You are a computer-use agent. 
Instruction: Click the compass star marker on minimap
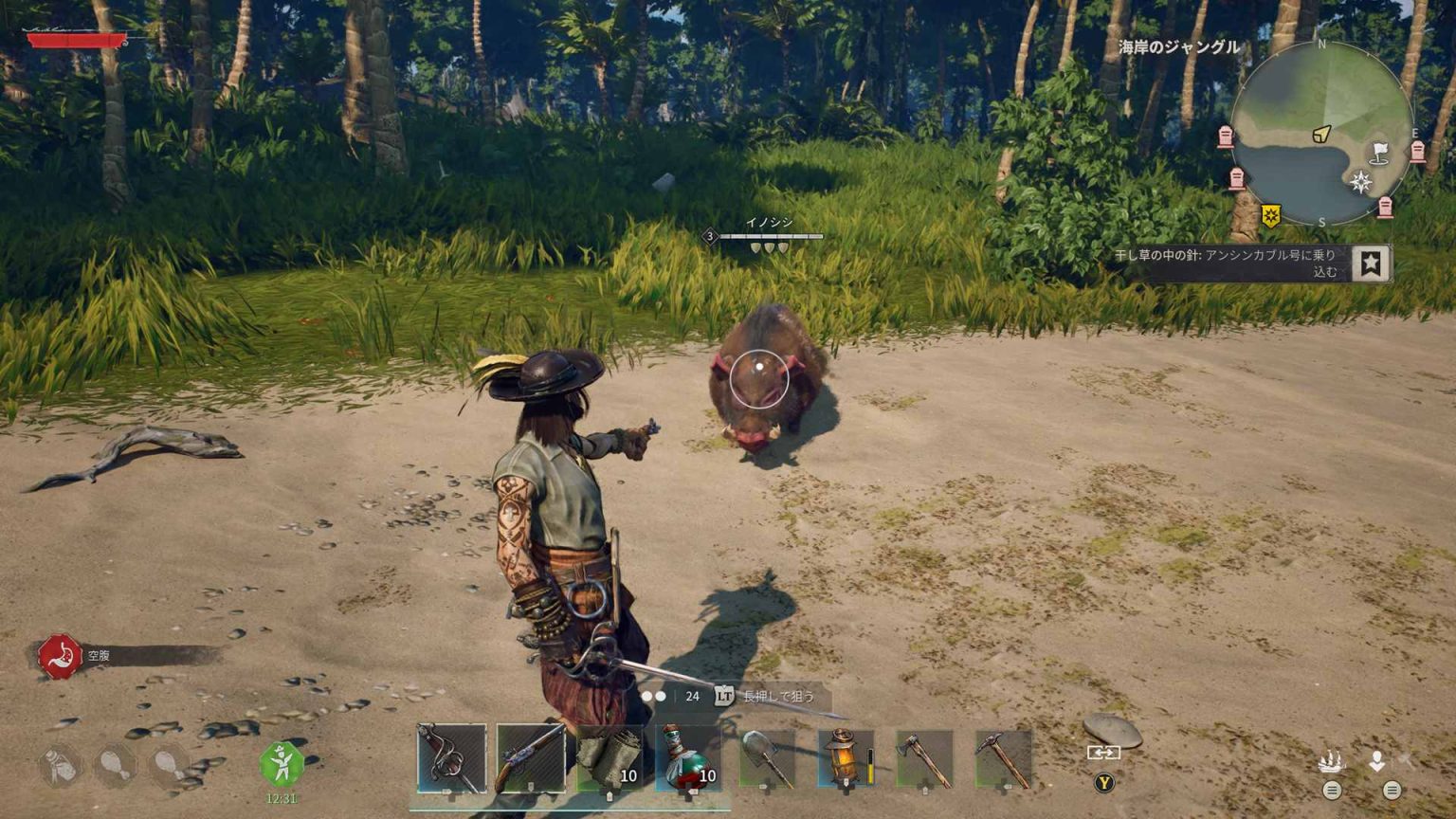[x=1360, y=182]
